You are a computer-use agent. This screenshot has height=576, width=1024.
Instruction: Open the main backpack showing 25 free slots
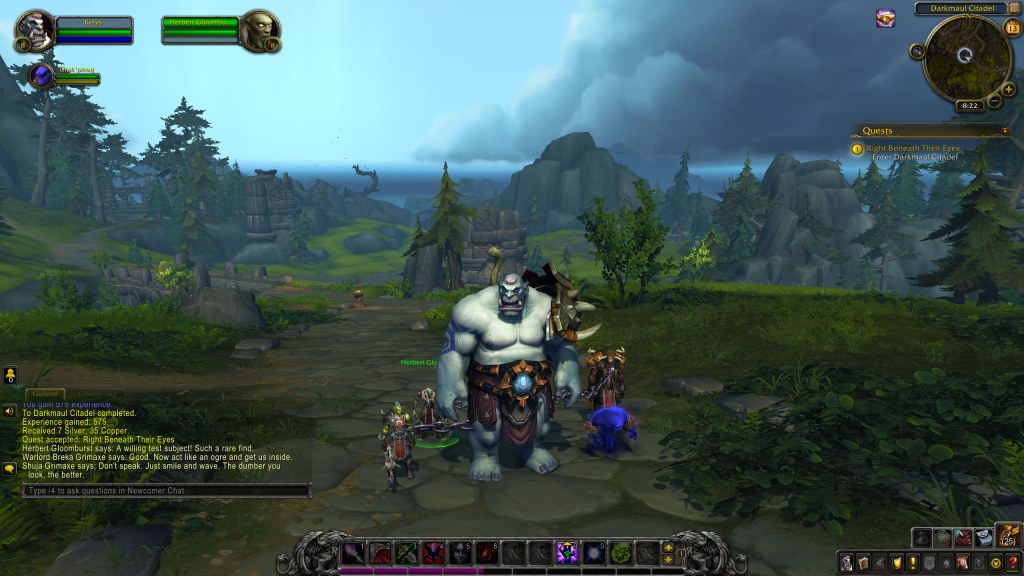[1007, 537]
